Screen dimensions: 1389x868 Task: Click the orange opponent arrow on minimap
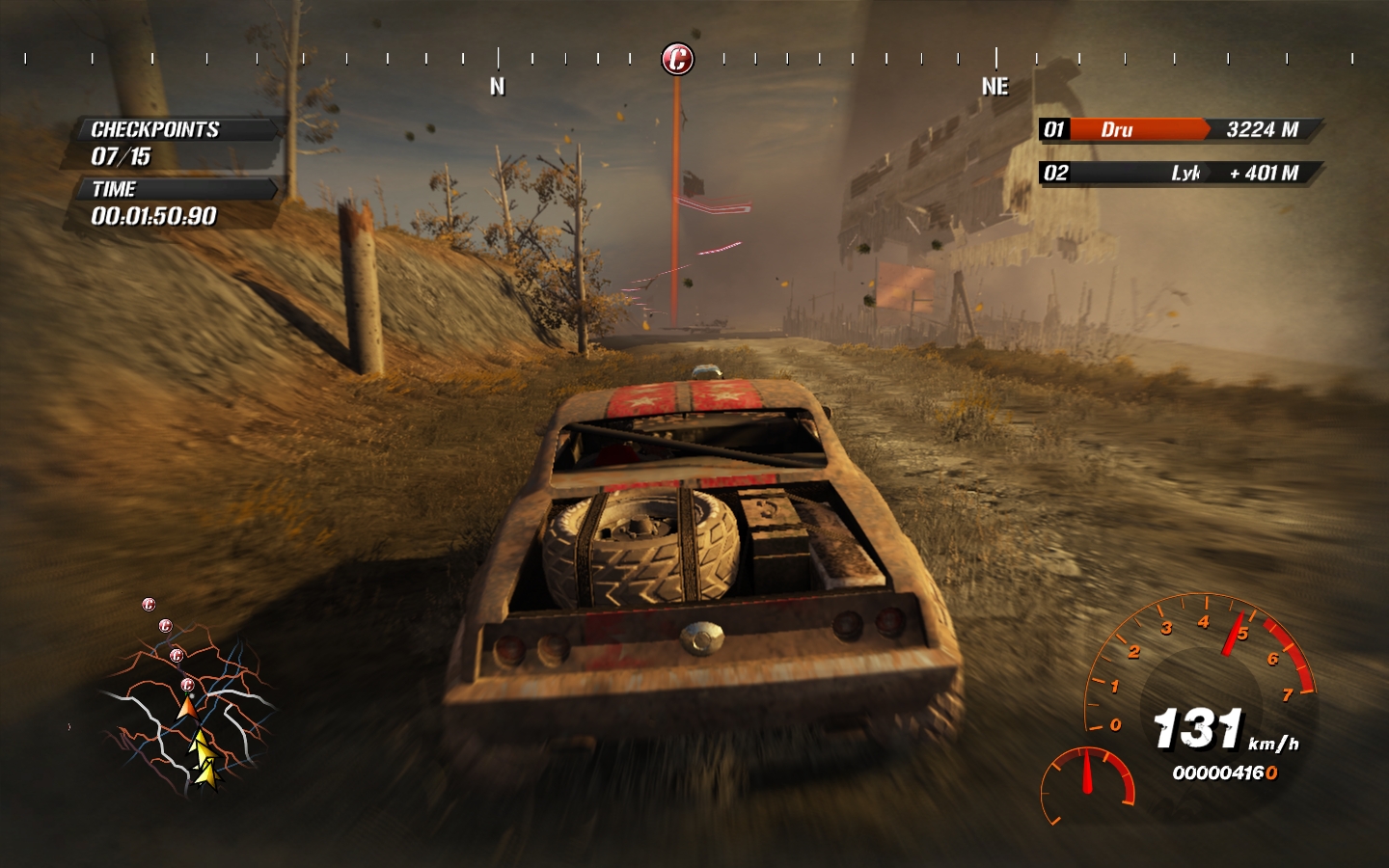187,708
